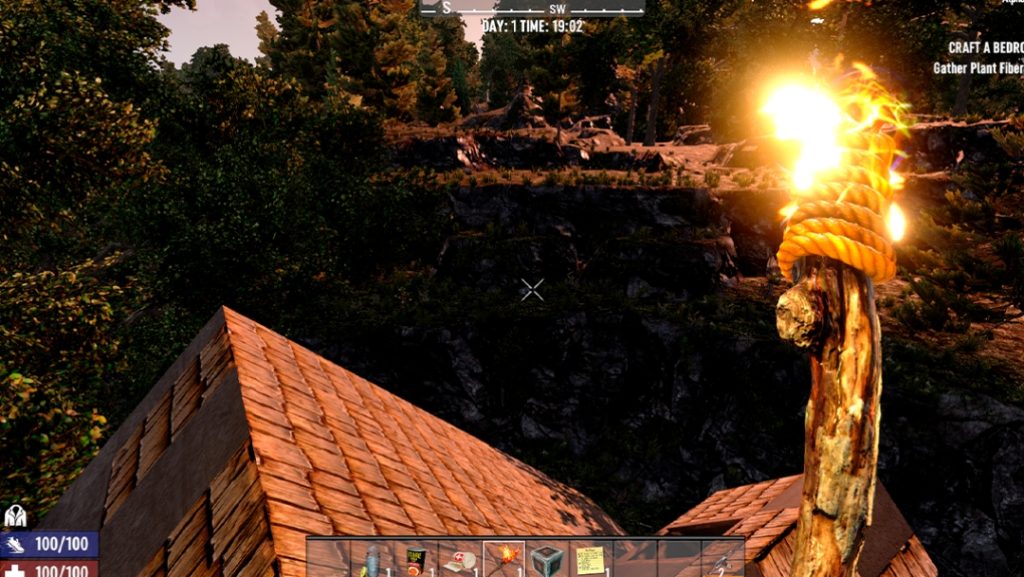Choose the canned chili hotbar slot
This screenshot has width=1024, height=577.
(417, 559)
